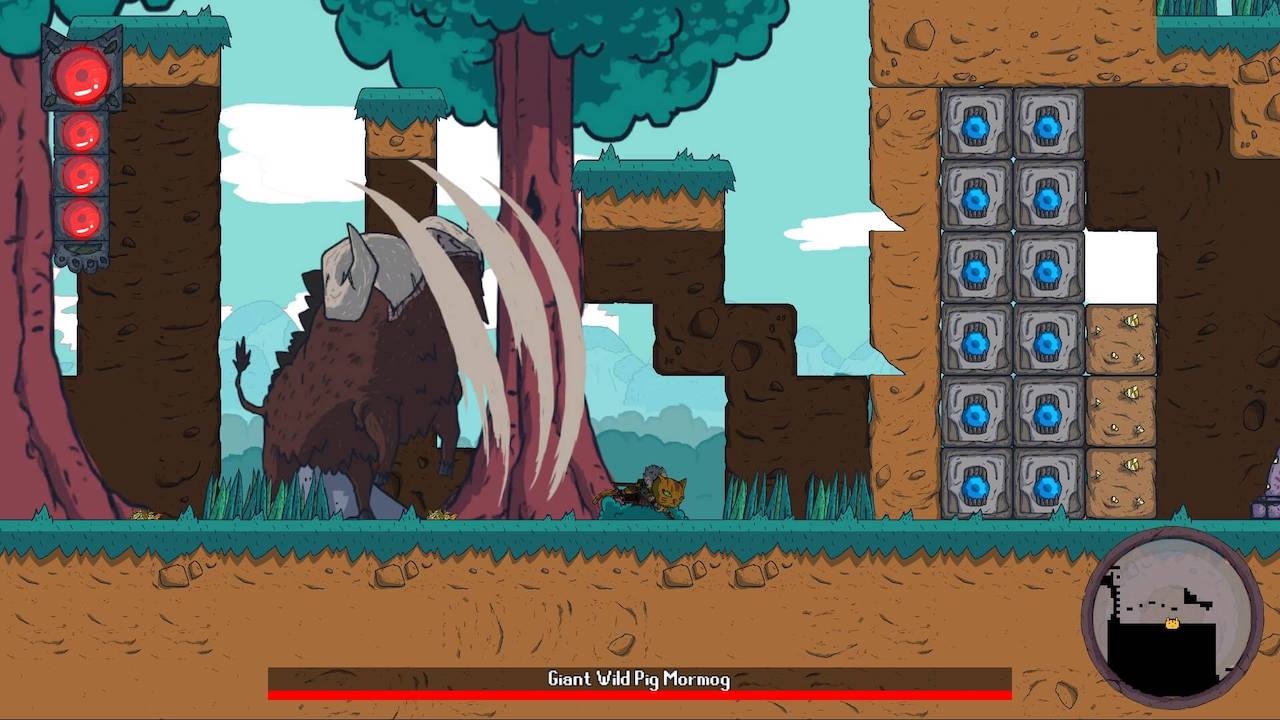
Task: Click the topmost red lamp orb
Action: (x=80, y=75)
